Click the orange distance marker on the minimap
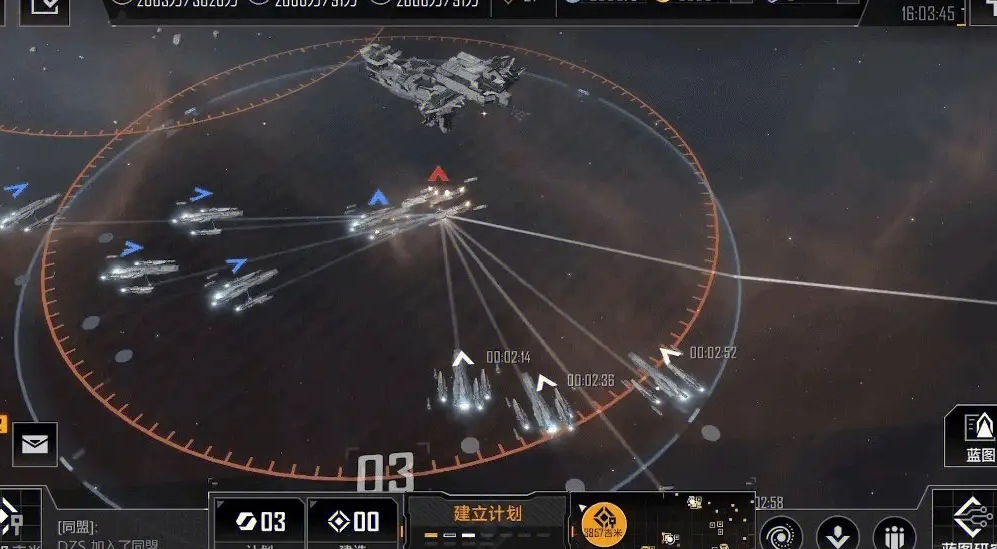The image size is (997, 549). (604, 521)
